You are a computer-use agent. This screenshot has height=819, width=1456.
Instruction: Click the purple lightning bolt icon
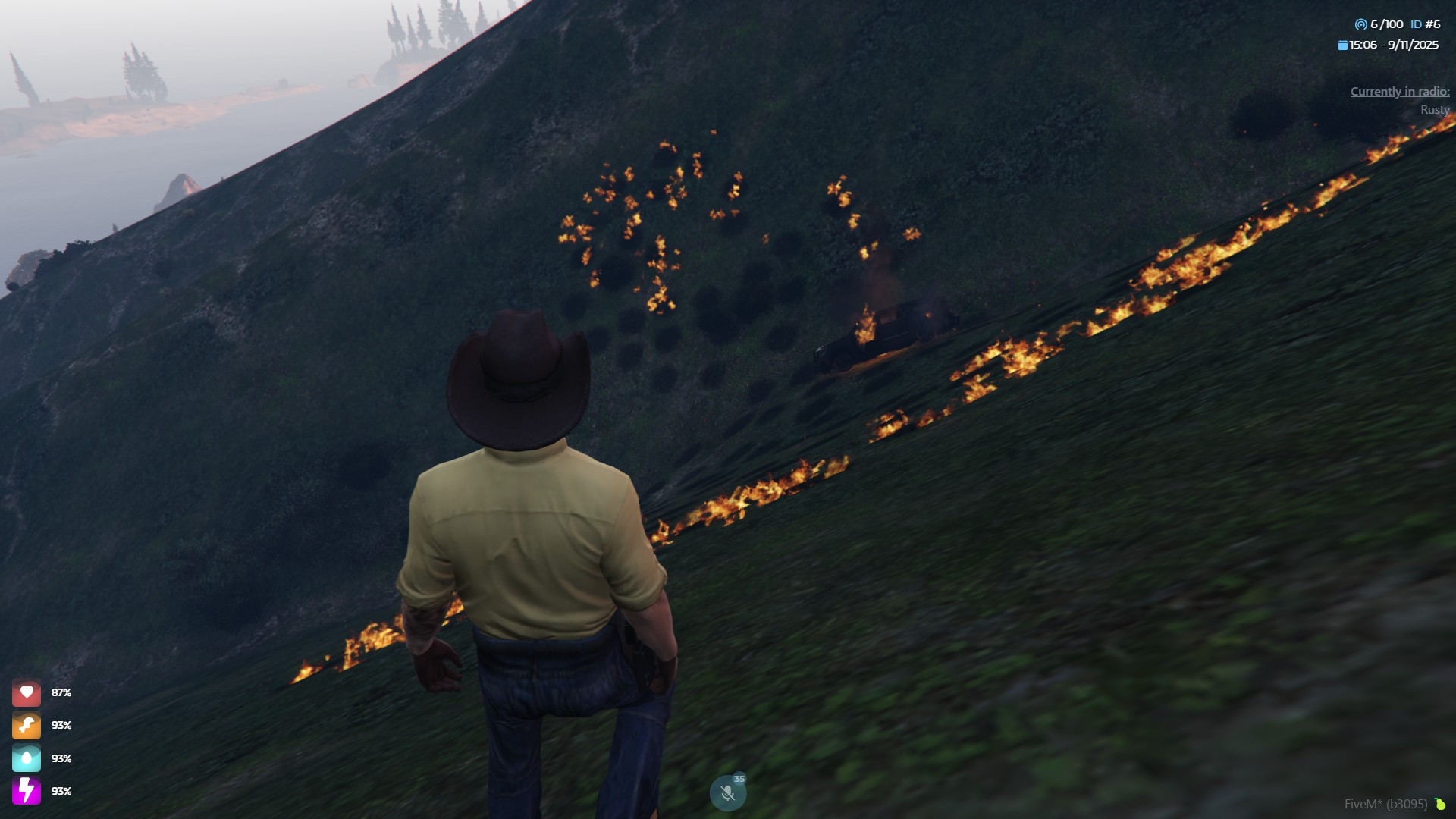tap(27, 791)
